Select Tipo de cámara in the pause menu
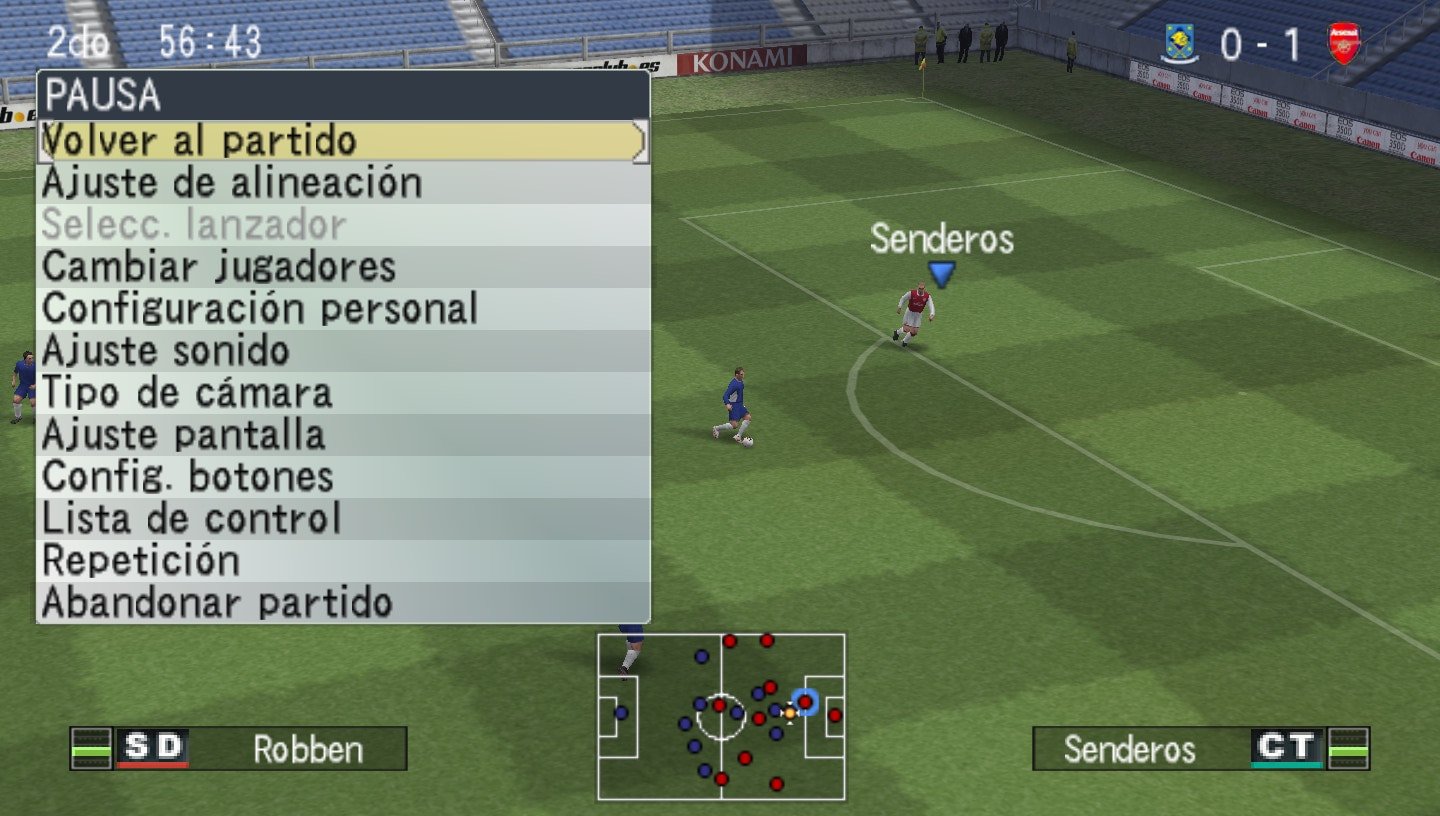Screen dimensions: 1440x816 click(x=186, y=392)
